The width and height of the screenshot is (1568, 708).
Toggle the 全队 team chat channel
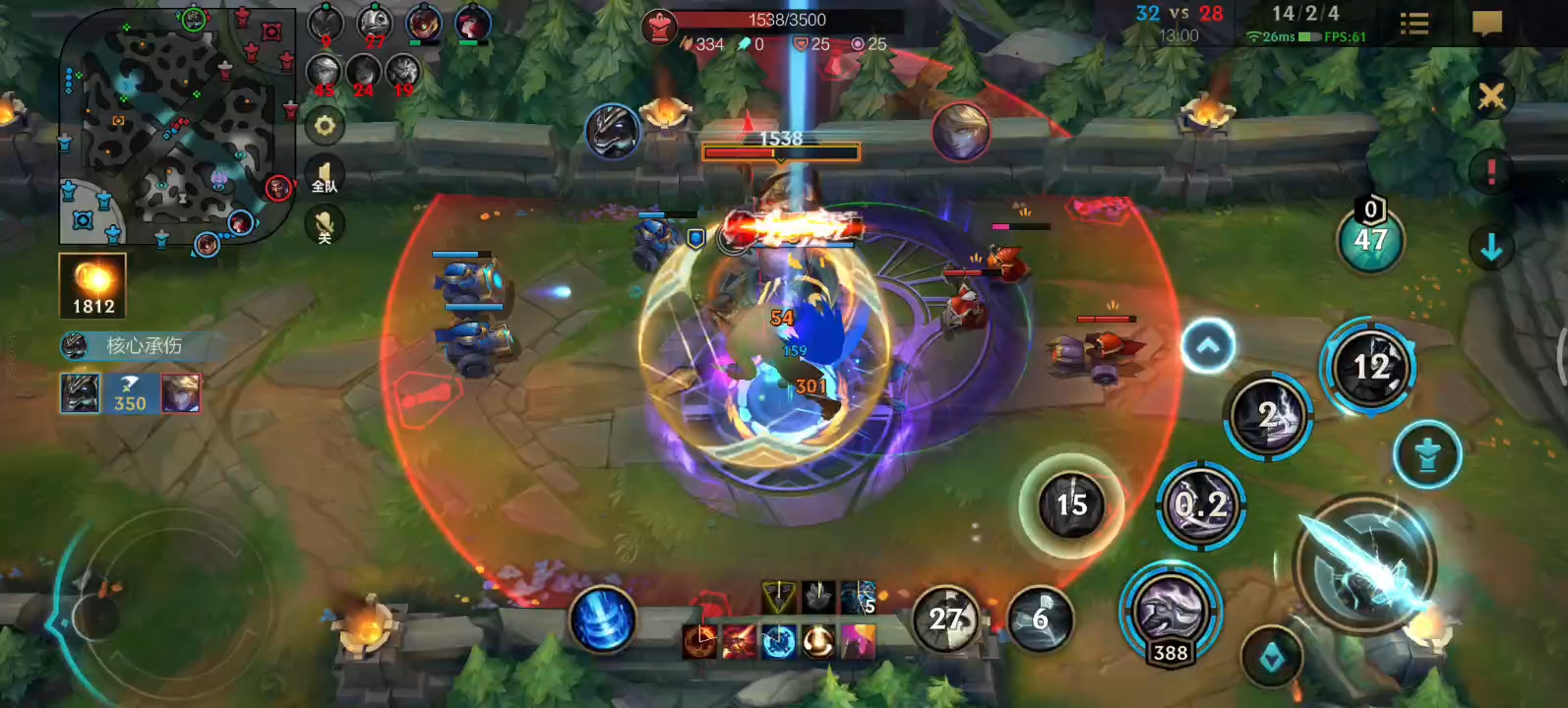pos(324,176)
